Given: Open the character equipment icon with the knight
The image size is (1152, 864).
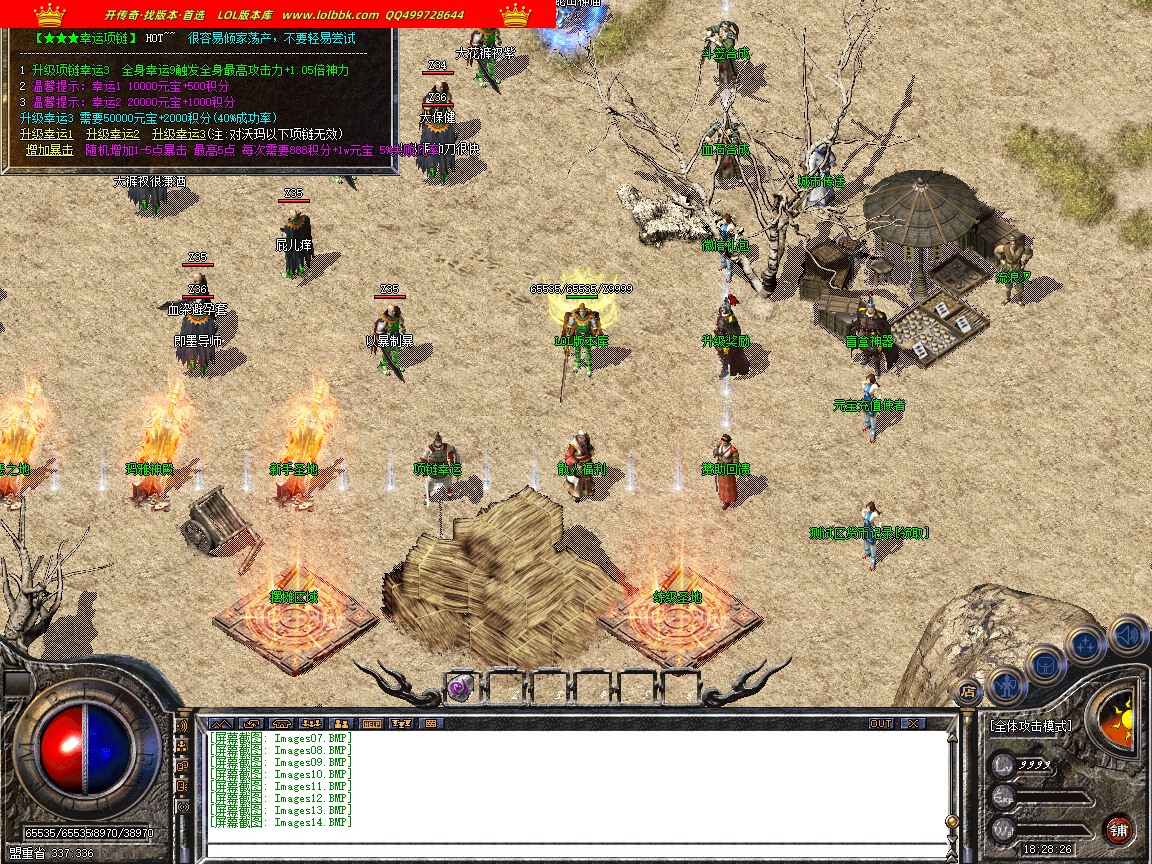Looking at the screenshot, I should pyautogui.click(x=1005, y=685).
